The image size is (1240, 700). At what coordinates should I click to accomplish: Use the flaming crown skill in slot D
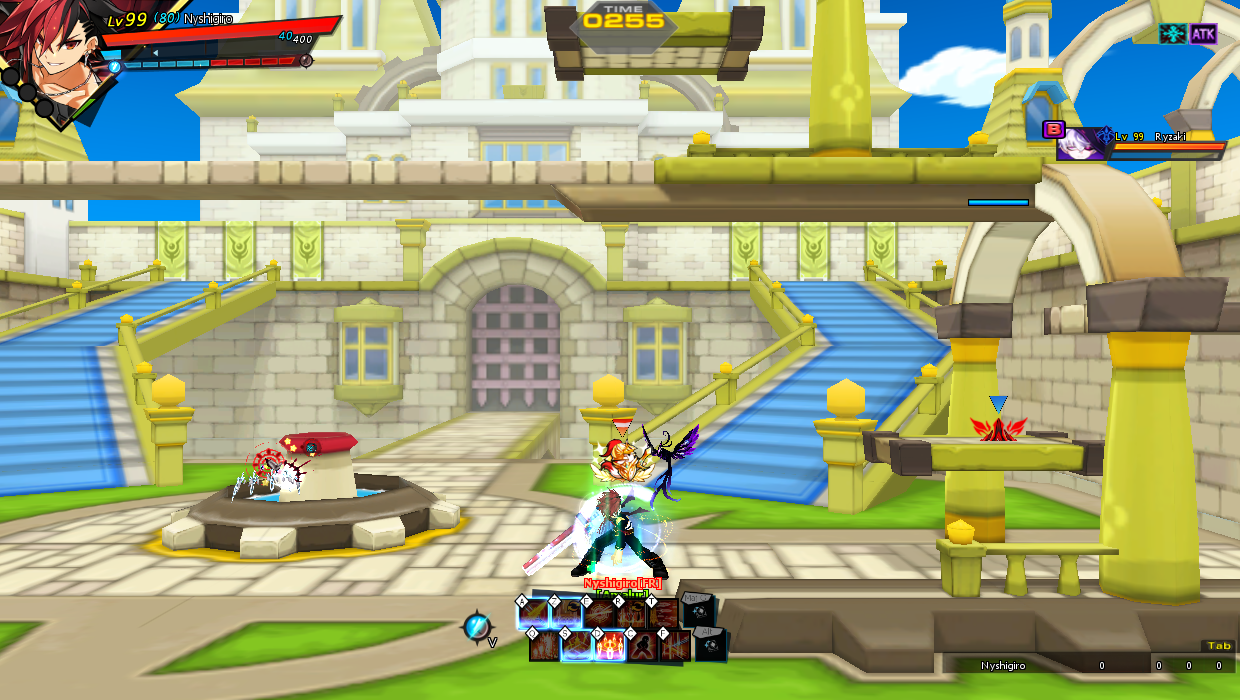point(610,646)
